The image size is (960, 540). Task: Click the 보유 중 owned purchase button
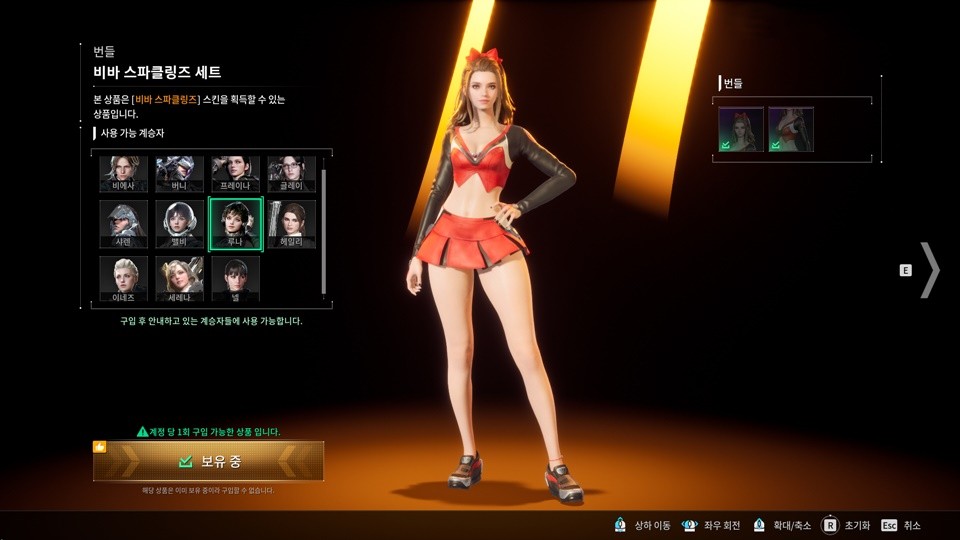pyautogui.click(x=208, y=461)
